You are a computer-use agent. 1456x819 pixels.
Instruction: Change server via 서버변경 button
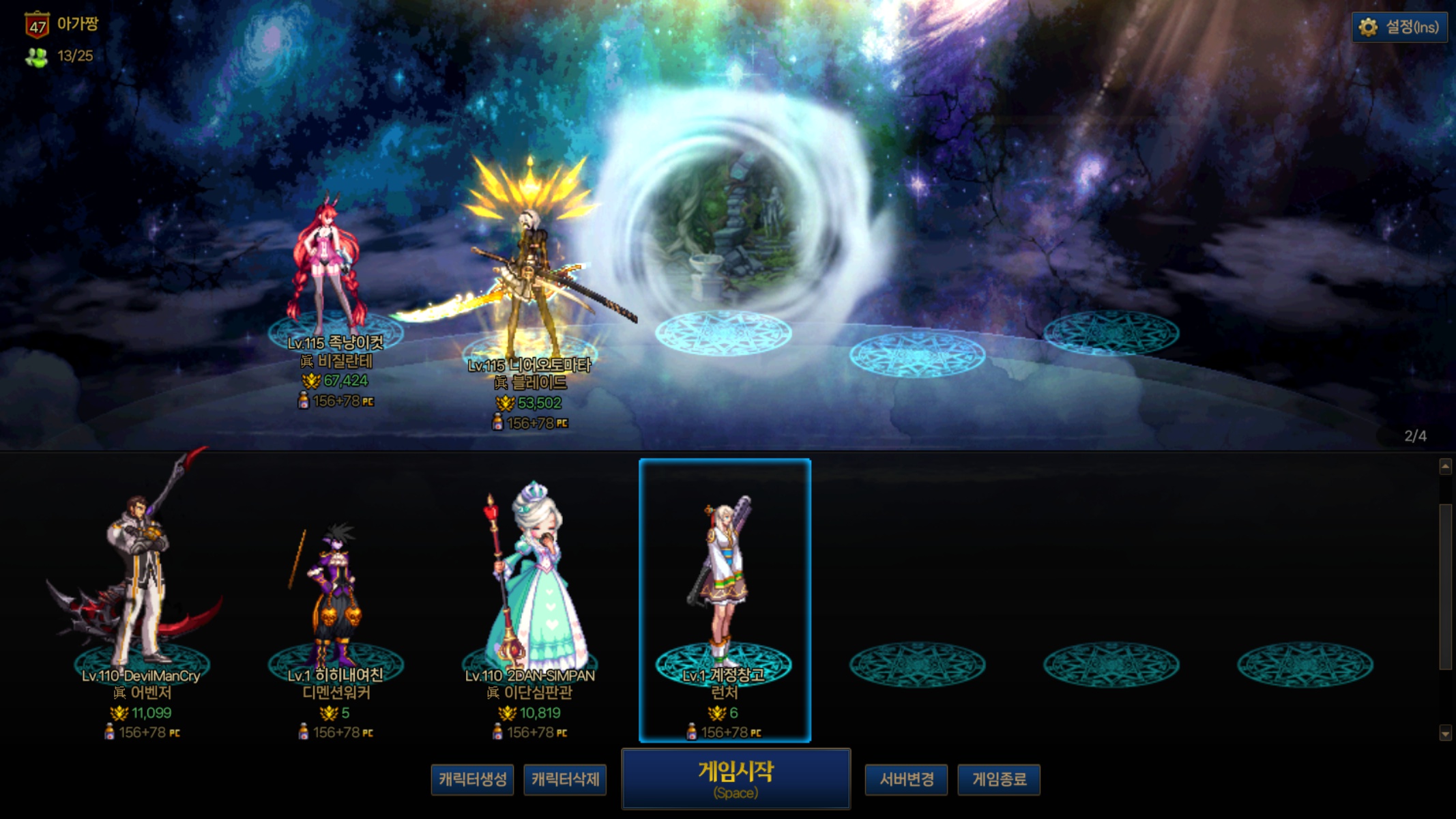906,779
